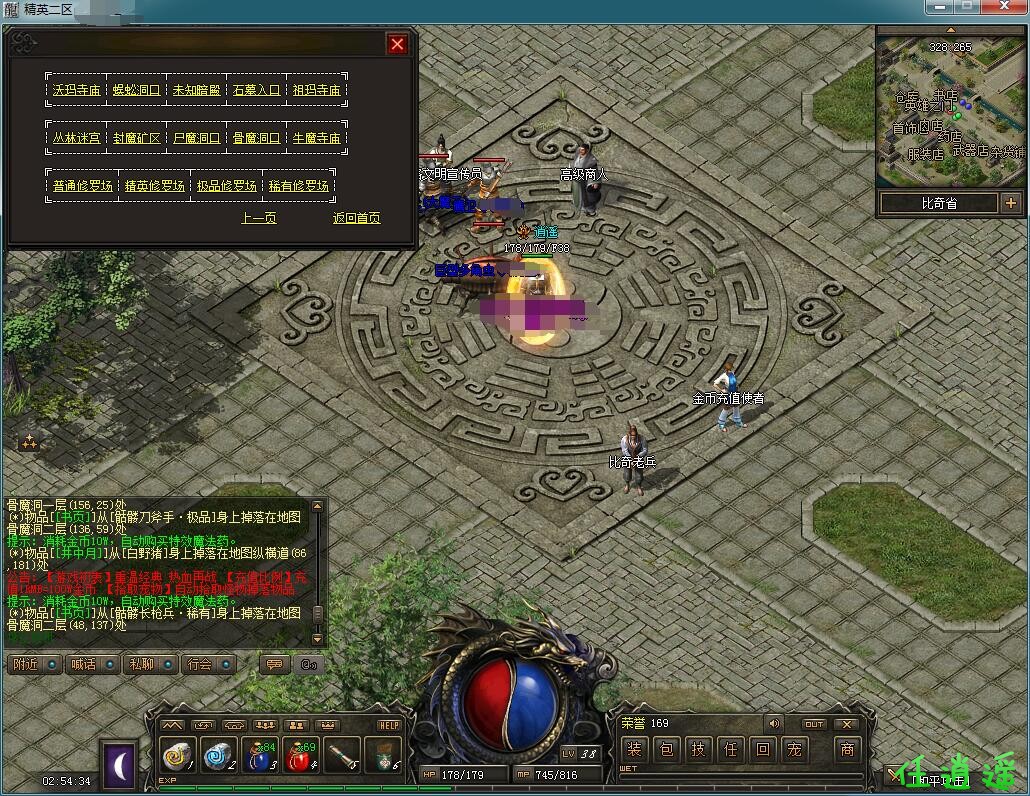The image size is (1030, 796).
Task: Use the blue mana potion in slot 3
Action: tap(261, 756)
